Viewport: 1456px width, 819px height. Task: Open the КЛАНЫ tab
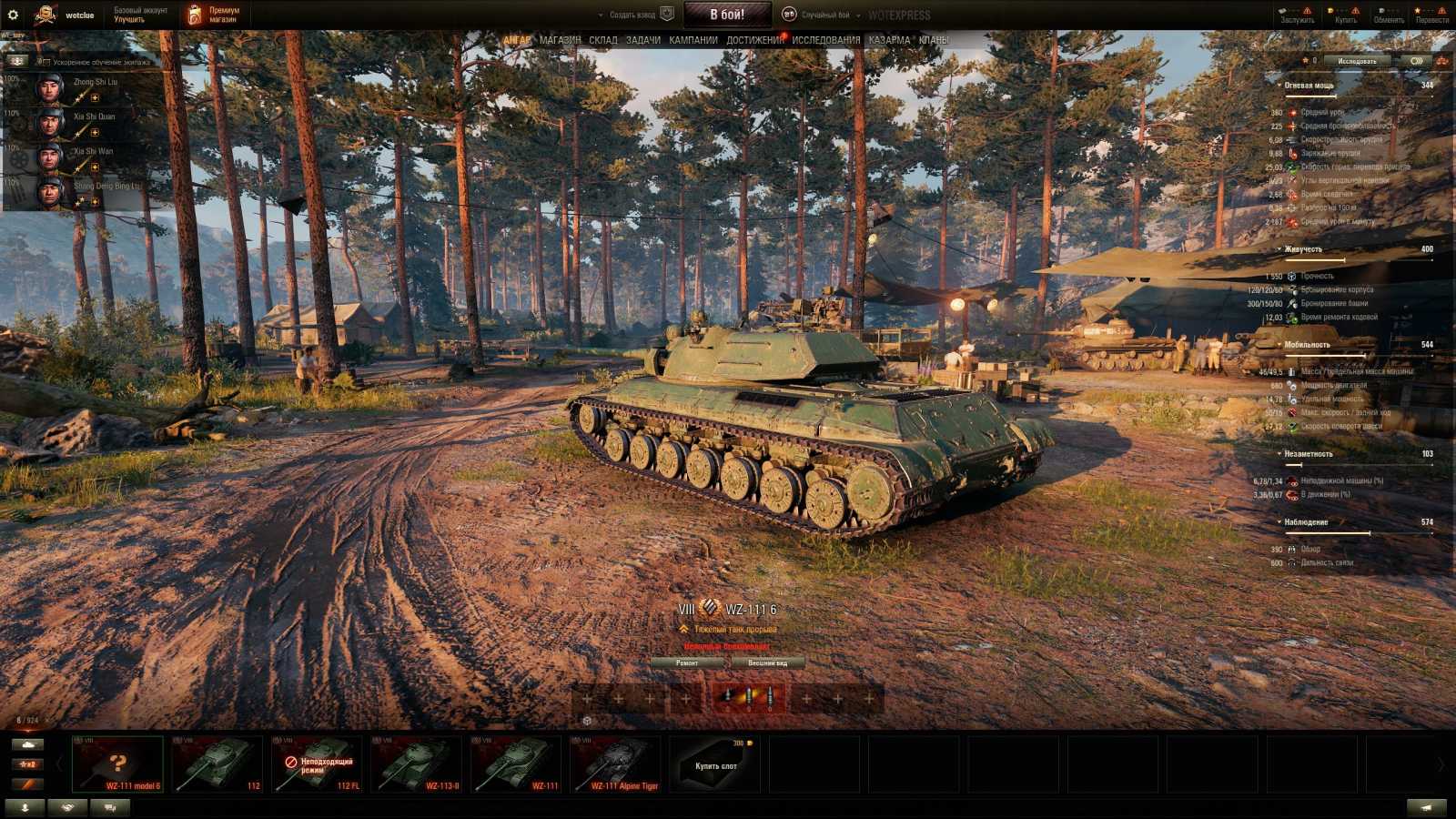coord(933,40)
